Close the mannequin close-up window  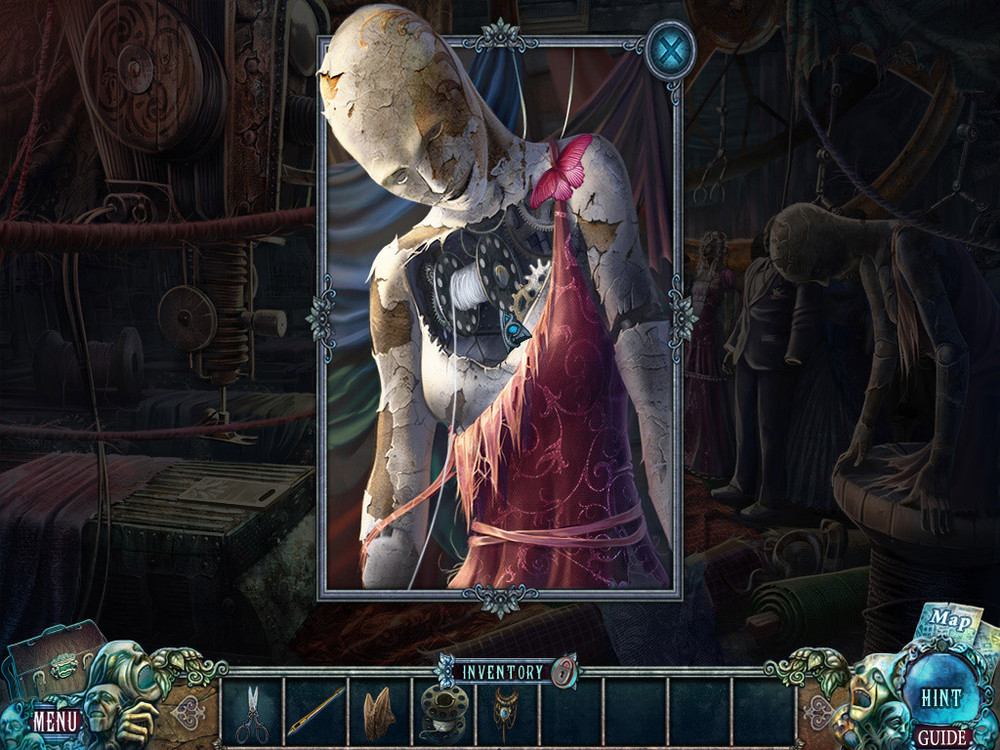point(668,49)
